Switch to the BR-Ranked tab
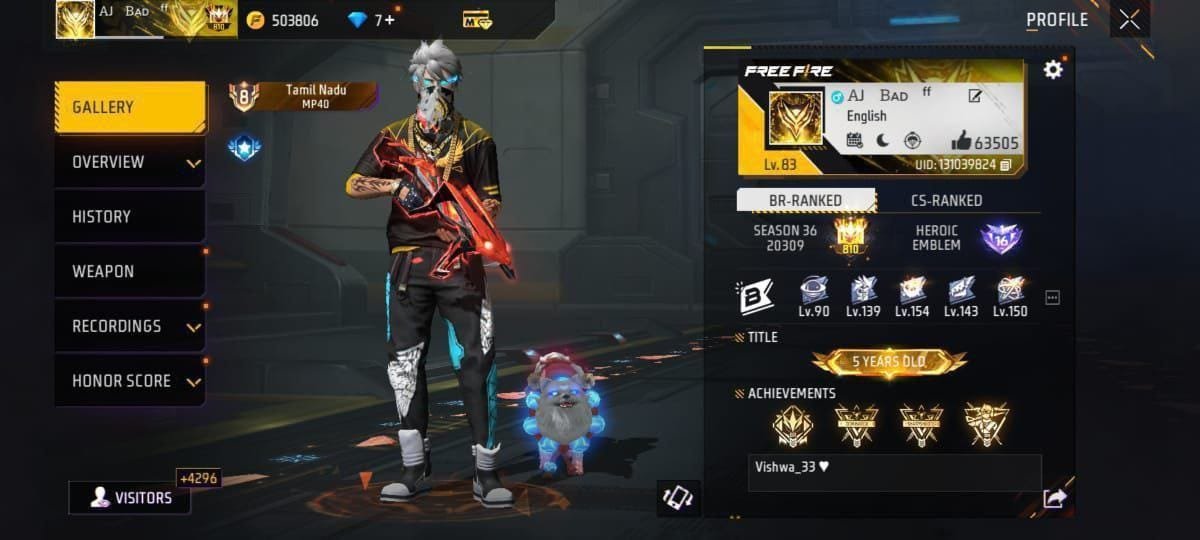Viewport: 1200px width, 540px height. pos(805,200)
